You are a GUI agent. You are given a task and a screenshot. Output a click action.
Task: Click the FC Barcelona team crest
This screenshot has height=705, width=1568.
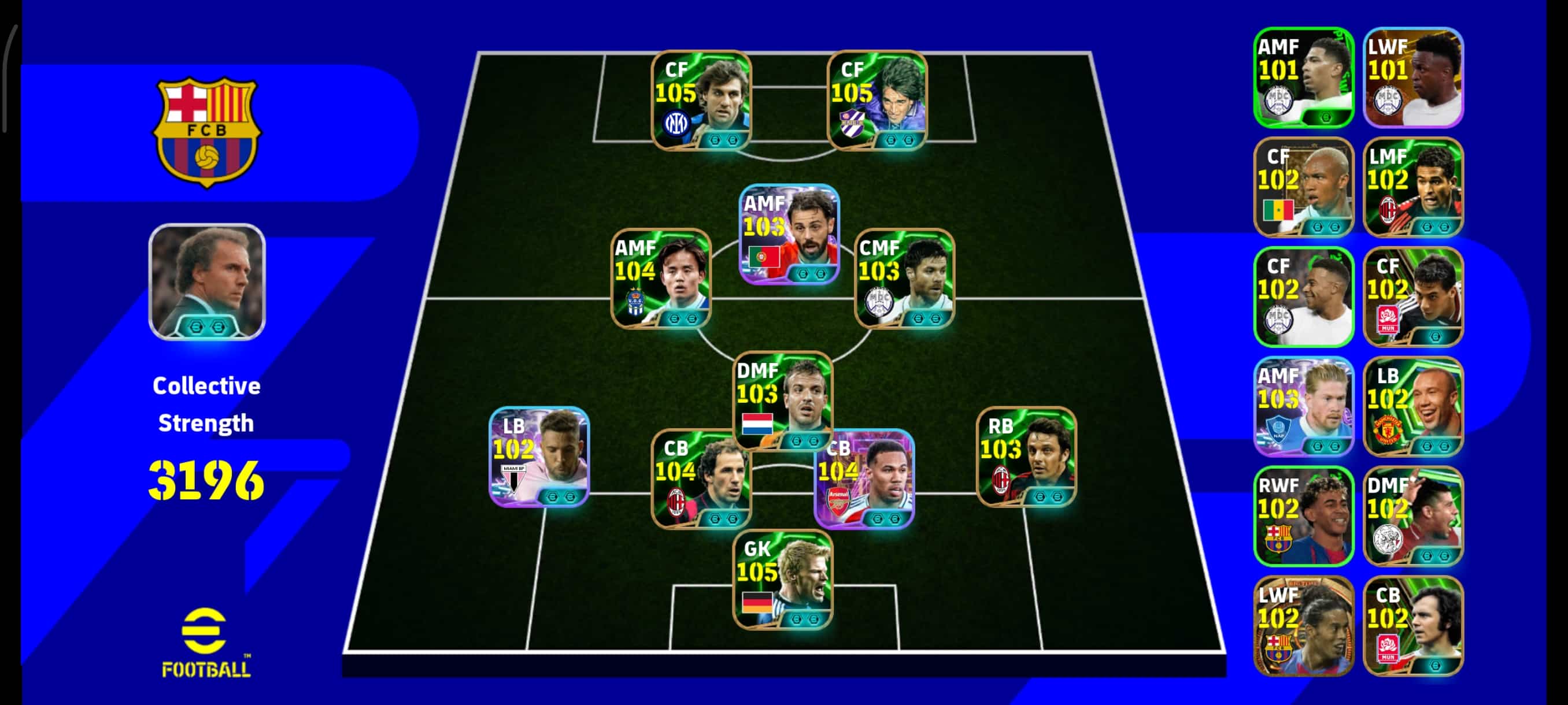(207, 131)
